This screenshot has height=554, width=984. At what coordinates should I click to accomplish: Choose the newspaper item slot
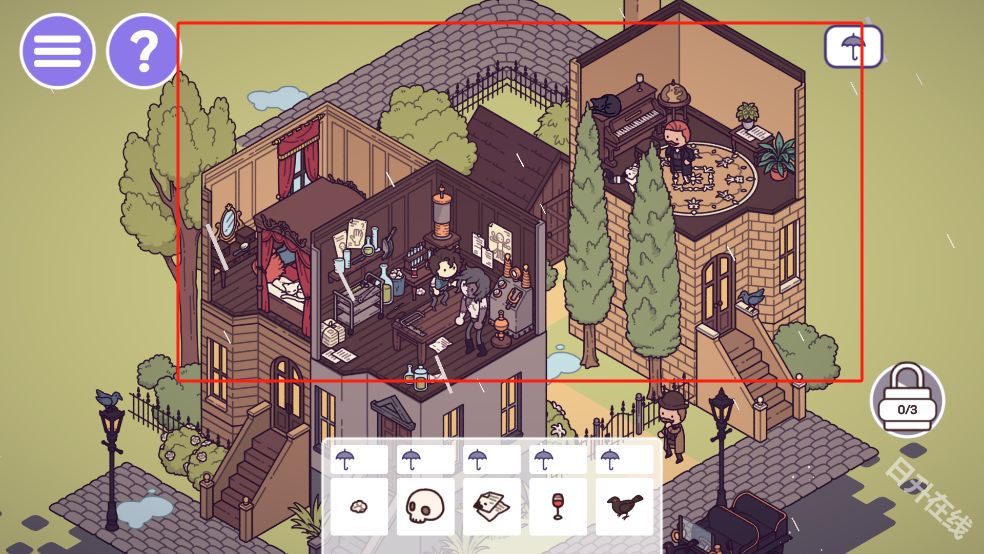click(491, 506)
